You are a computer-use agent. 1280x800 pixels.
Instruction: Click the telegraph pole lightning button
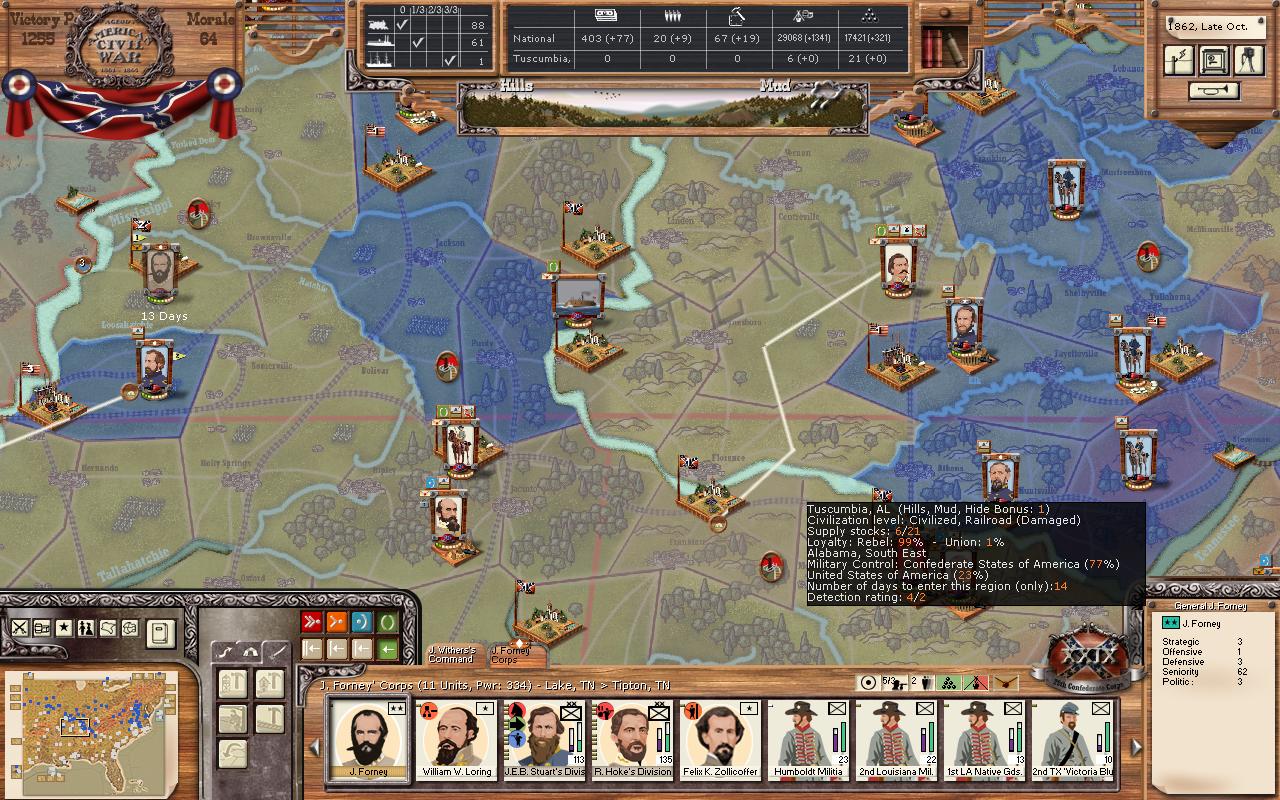pyautogui.click(x=1179, y=60)
